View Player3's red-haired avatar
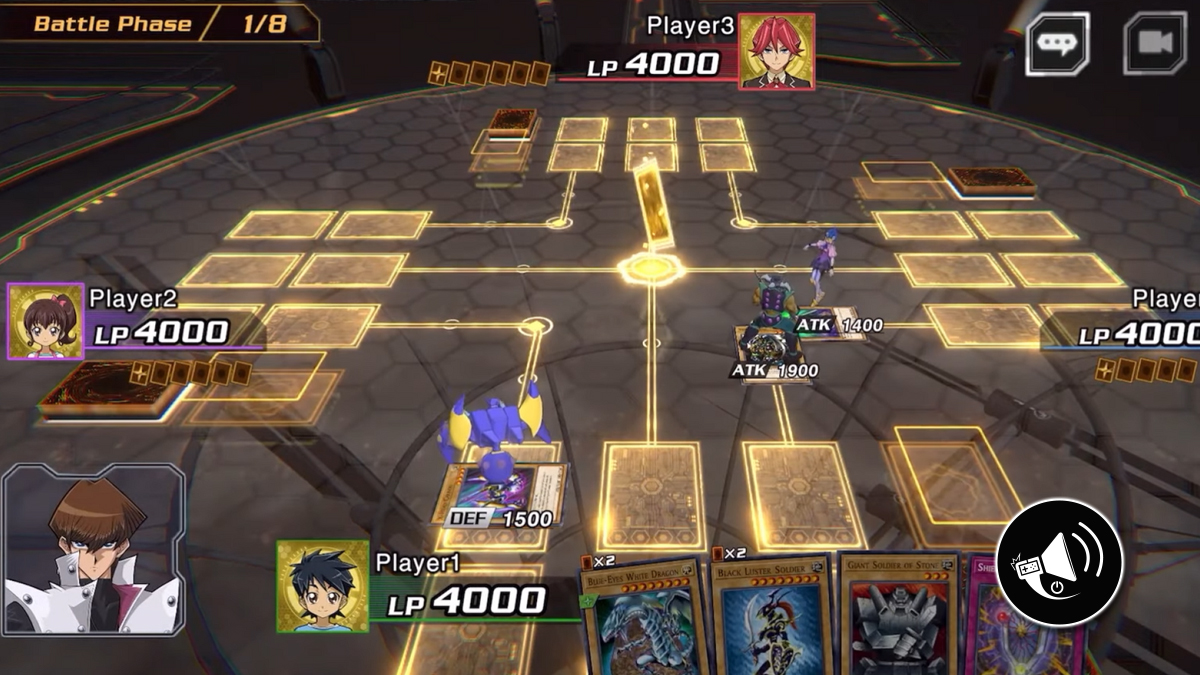 776,52
